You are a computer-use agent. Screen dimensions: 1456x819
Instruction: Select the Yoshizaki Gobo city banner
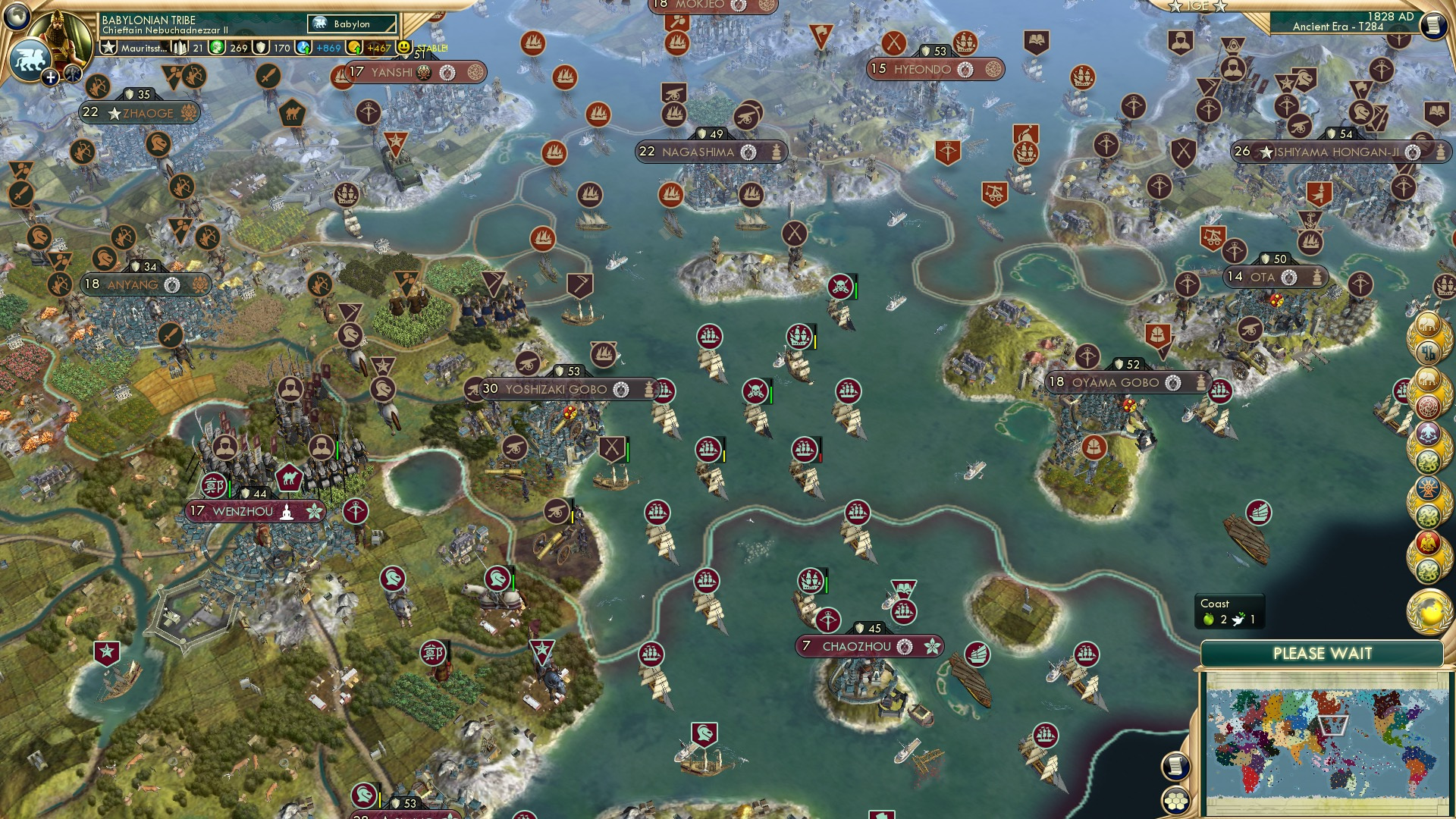coord(557,390)
